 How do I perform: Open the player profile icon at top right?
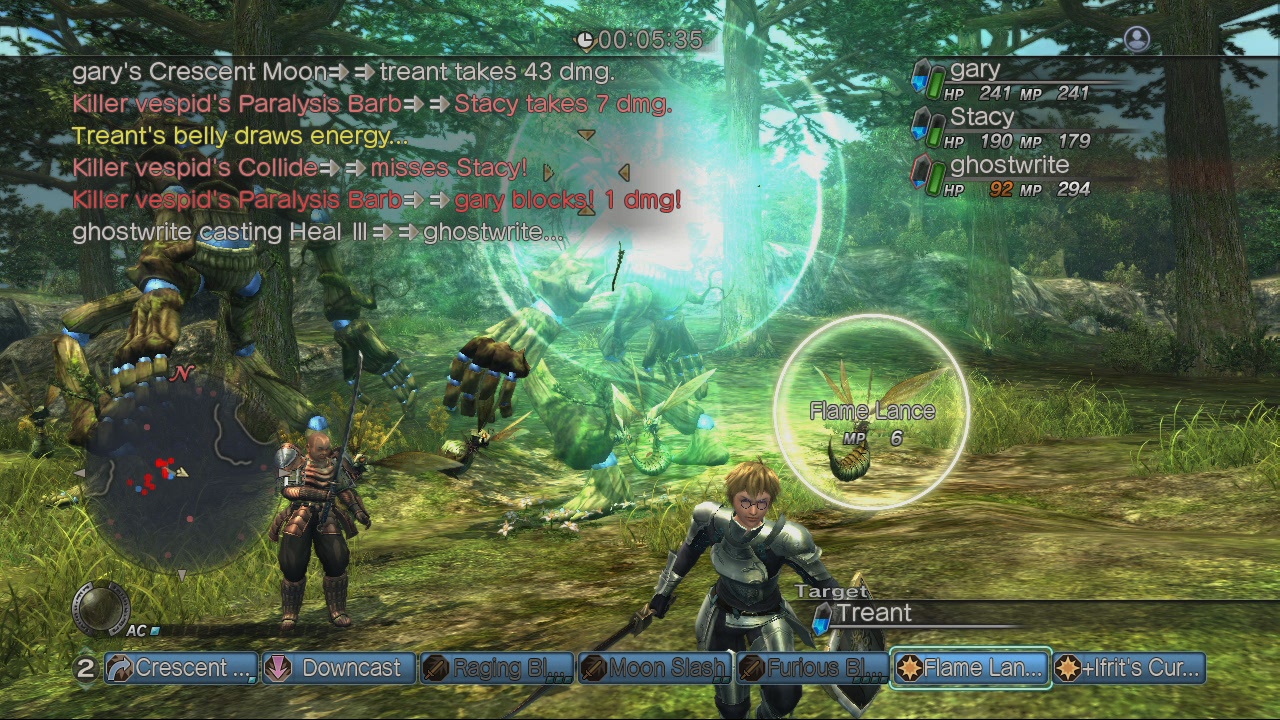coord(1137,38)
